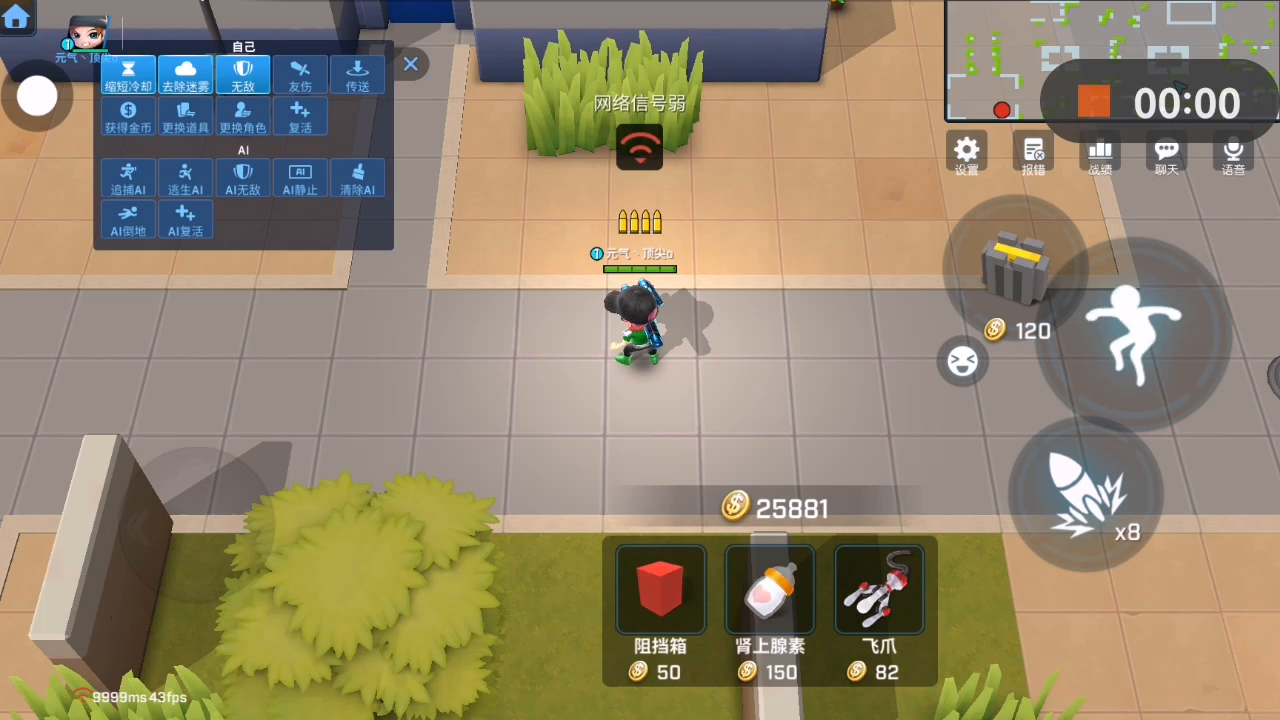Screen dimensions: 1280x720
Task: Toggle 无敌 invincibility for yourself
Action: 243,75
